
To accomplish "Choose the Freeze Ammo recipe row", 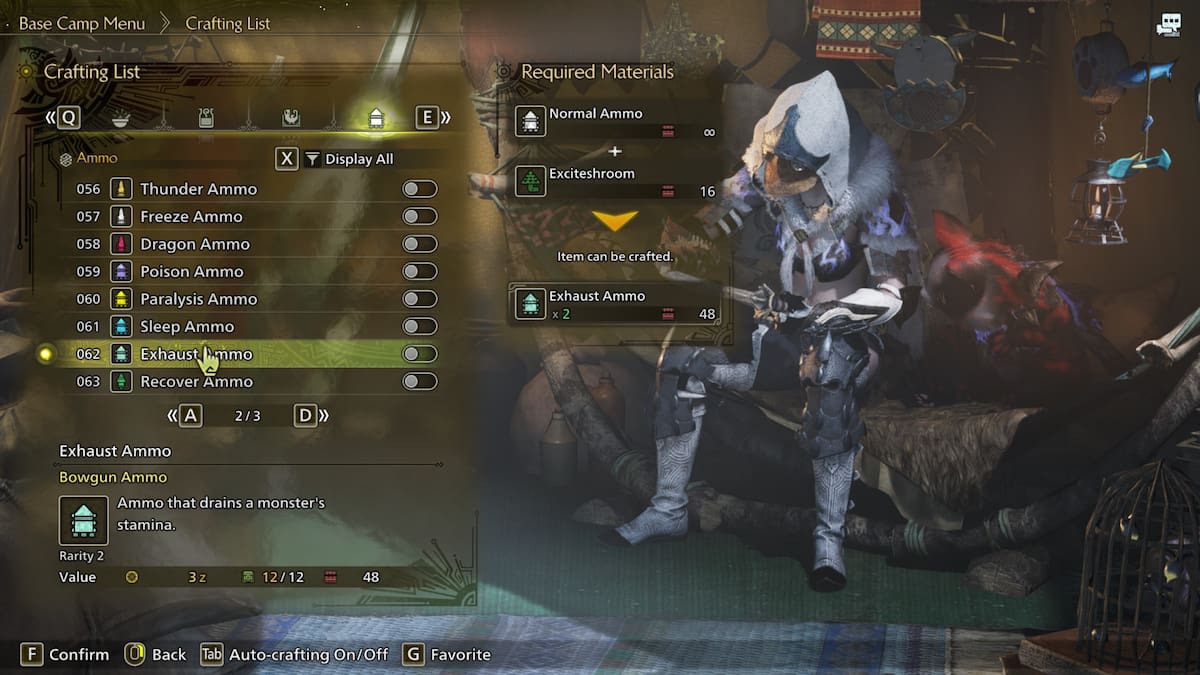I will pyautogui.click(x=191, y=216).
